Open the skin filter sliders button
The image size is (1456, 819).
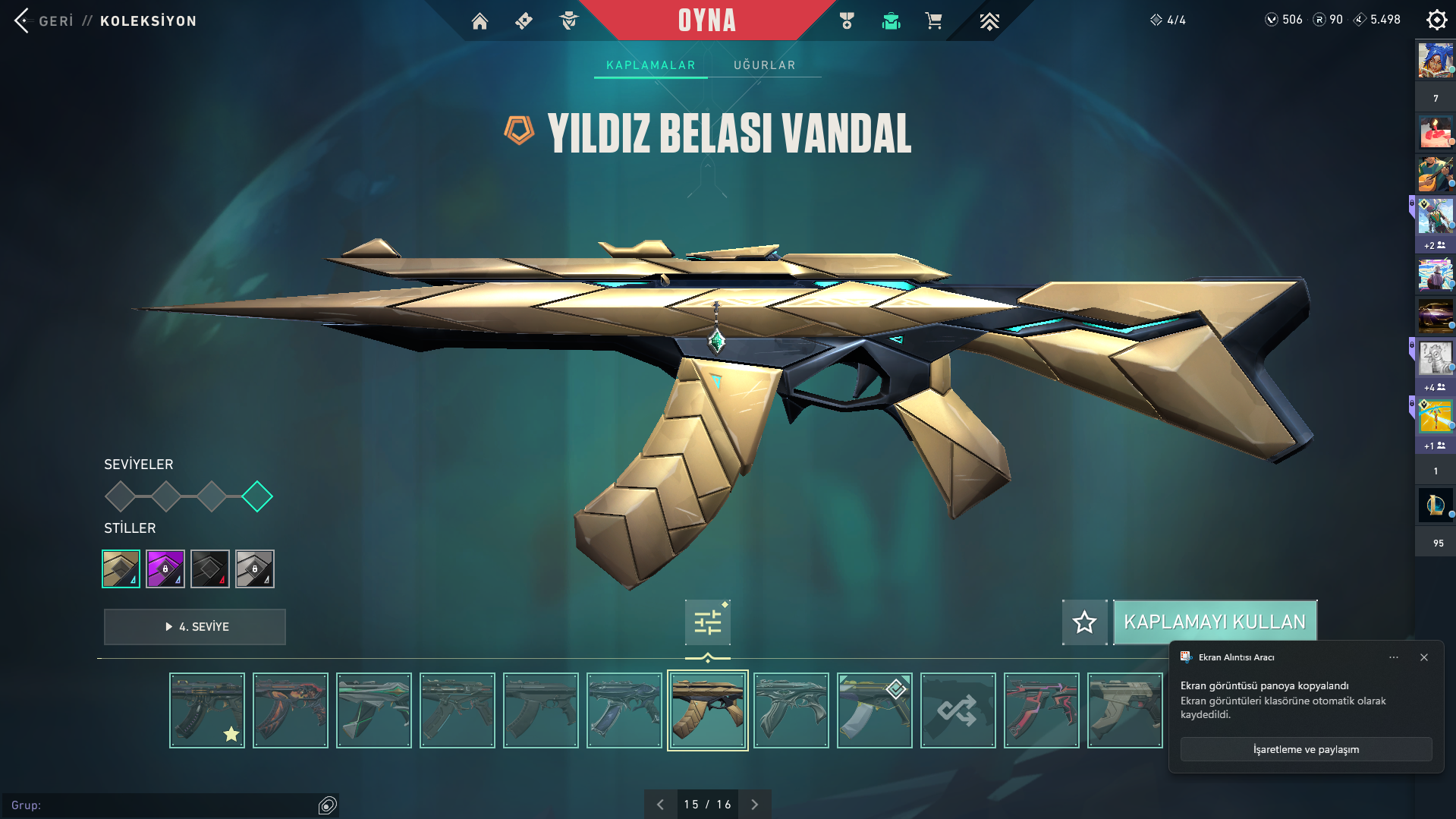tap(707, 622)
